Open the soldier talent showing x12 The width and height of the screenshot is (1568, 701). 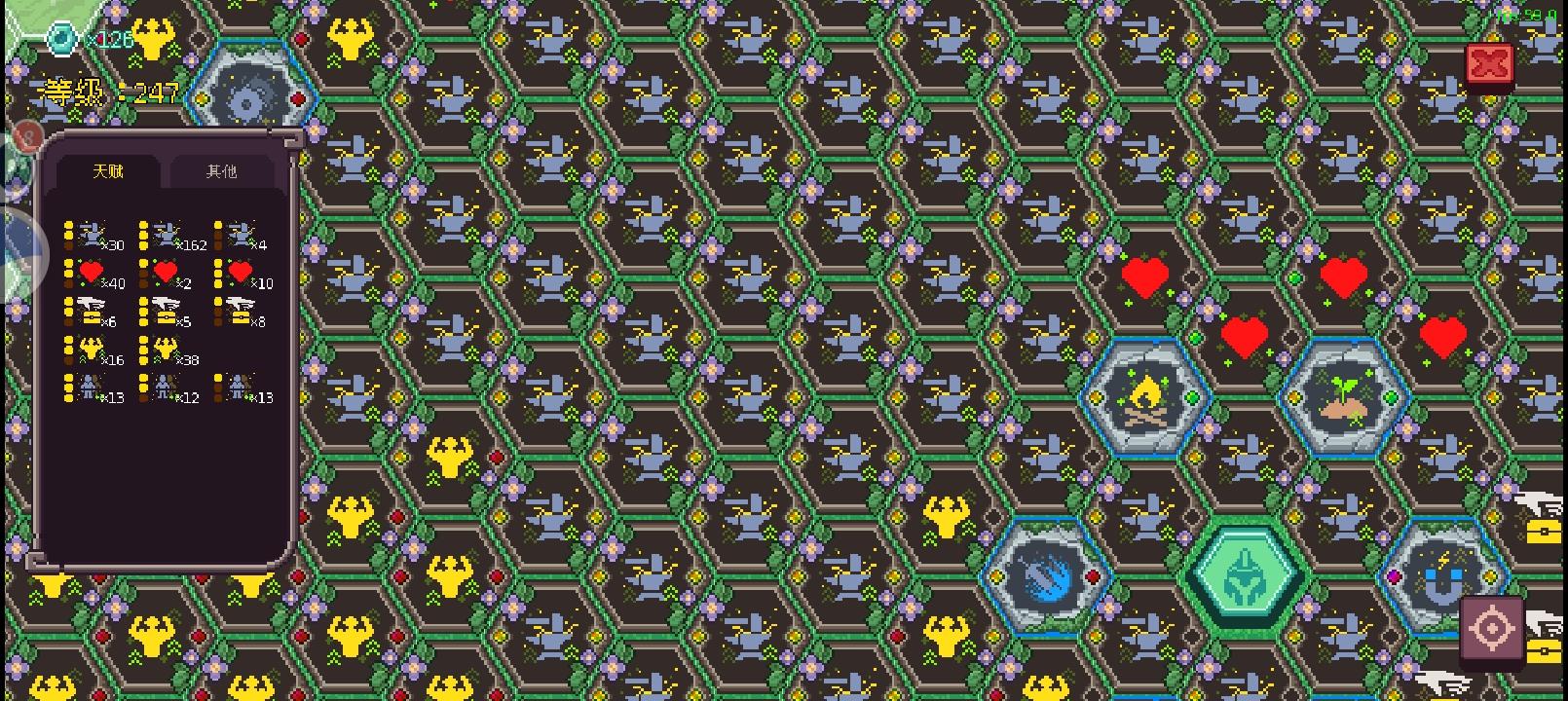tap(166, 387)
